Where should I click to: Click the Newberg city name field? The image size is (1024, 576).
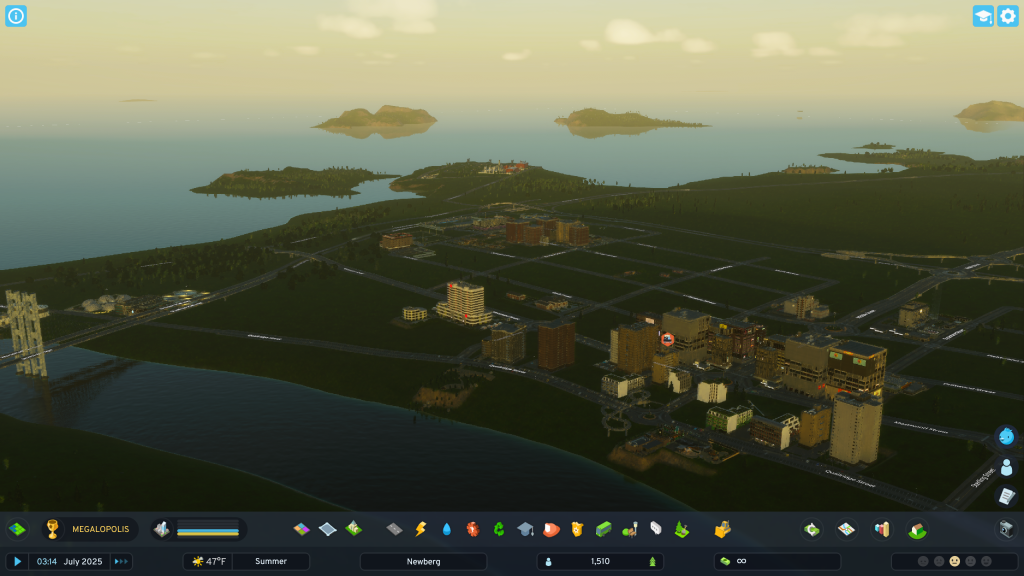click(423, 562)
